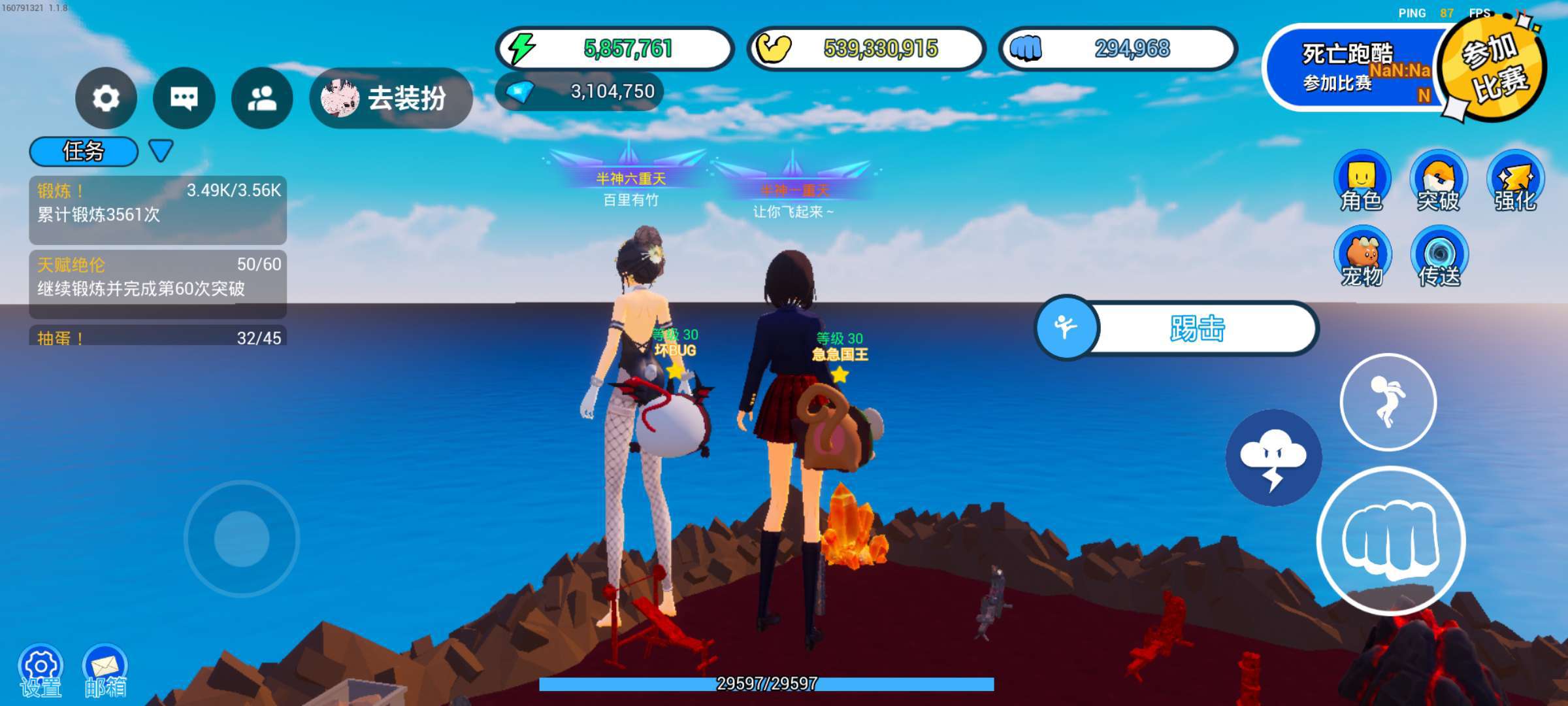
Task: Open the 突破 breakthrough menu
Action: pyautogui.click(x=1439, y=181)
